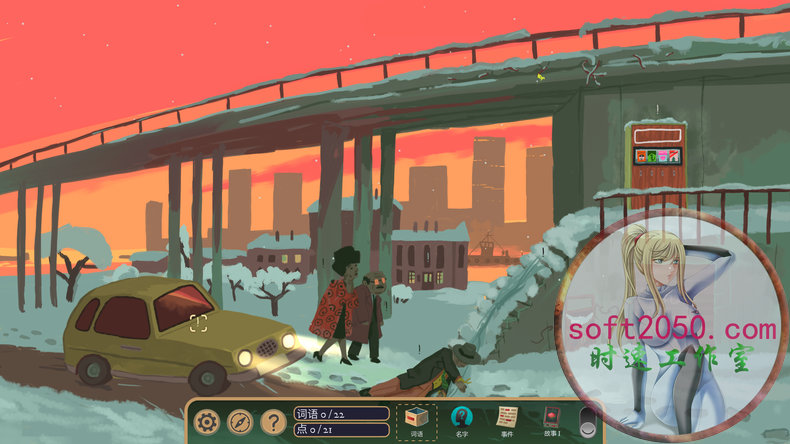Viewport: 790px width, 444px height.
Task: Click the compass icon button
Action: coord(240,422)
